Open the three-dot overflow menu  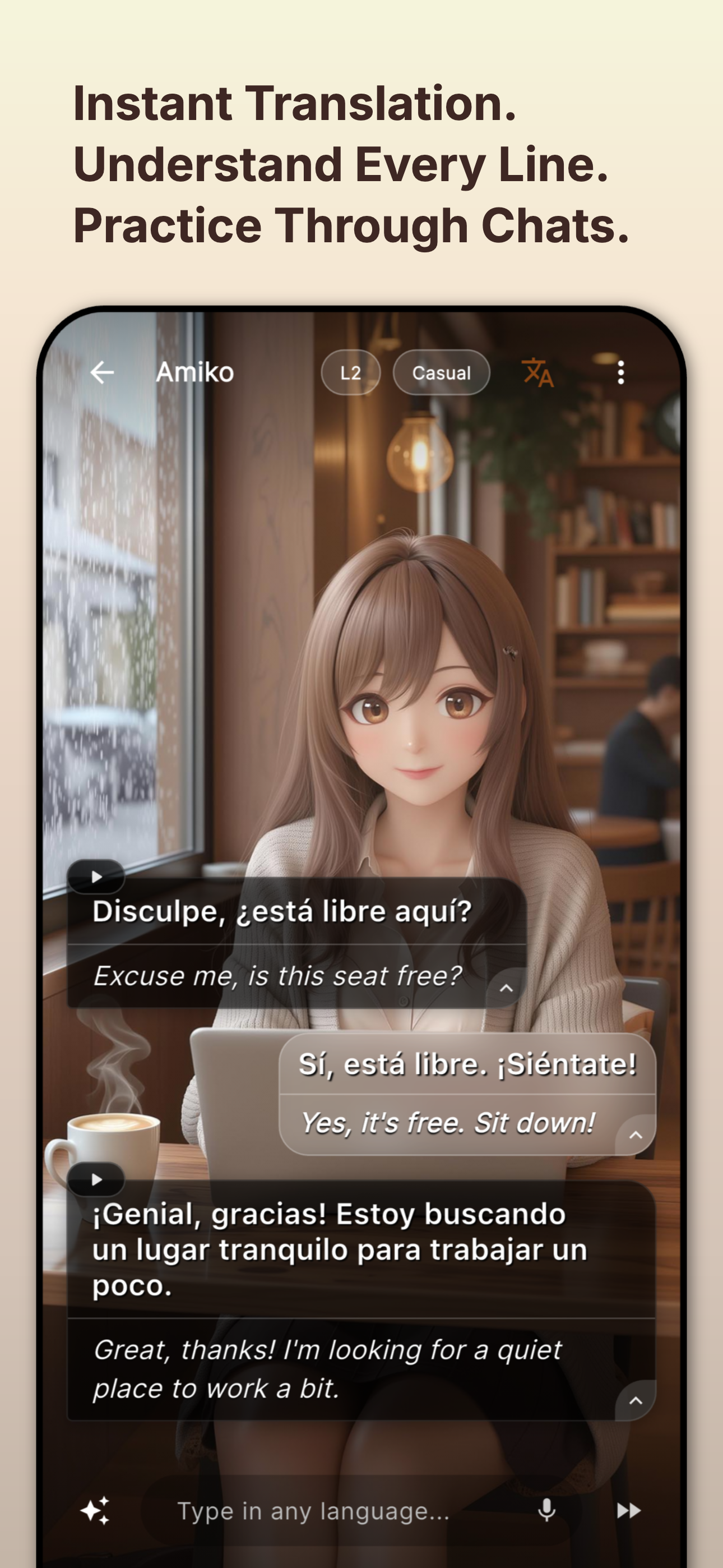[621, 373]
